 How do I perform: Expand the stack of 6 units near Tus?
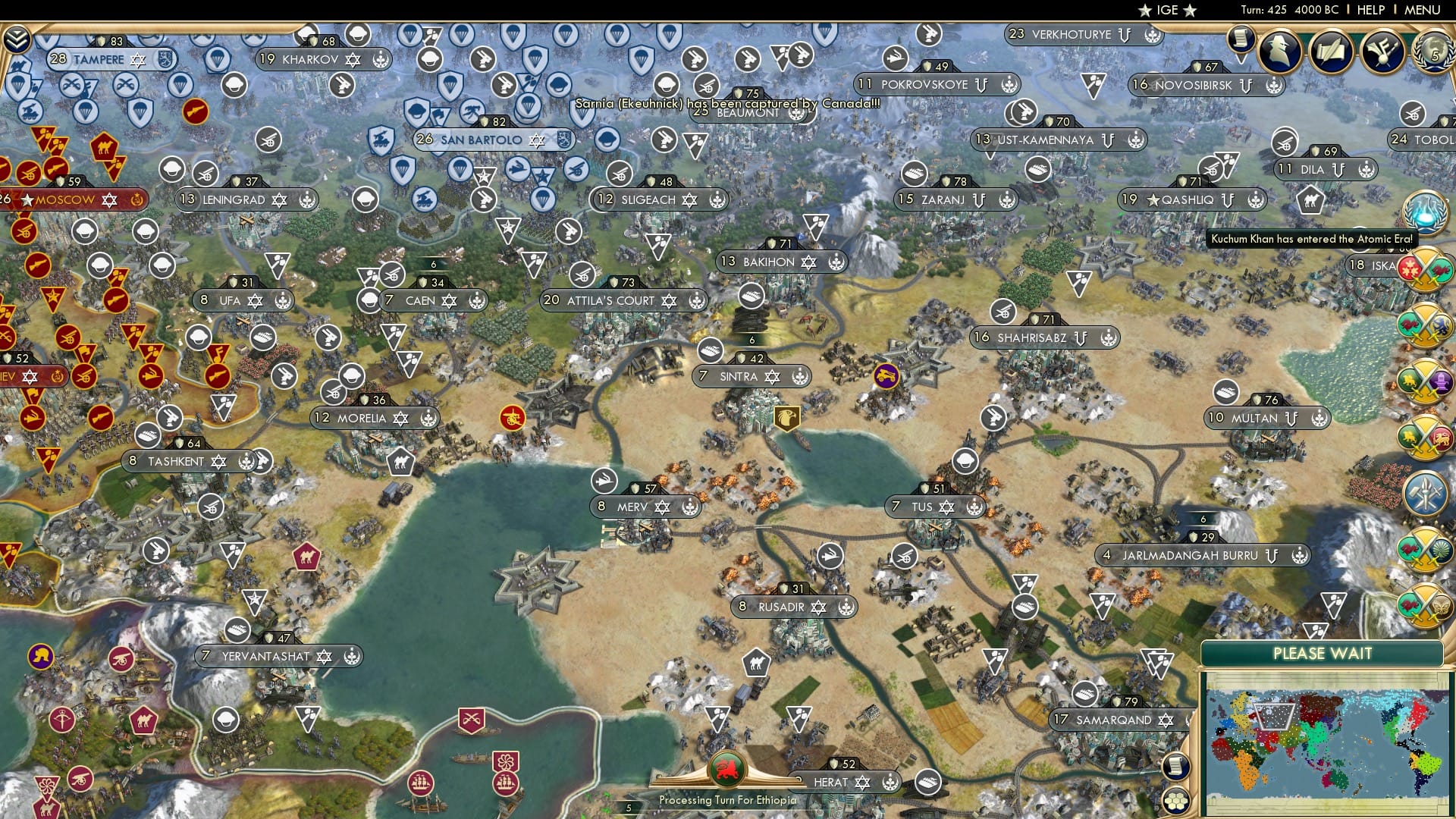click(1203, 520)
